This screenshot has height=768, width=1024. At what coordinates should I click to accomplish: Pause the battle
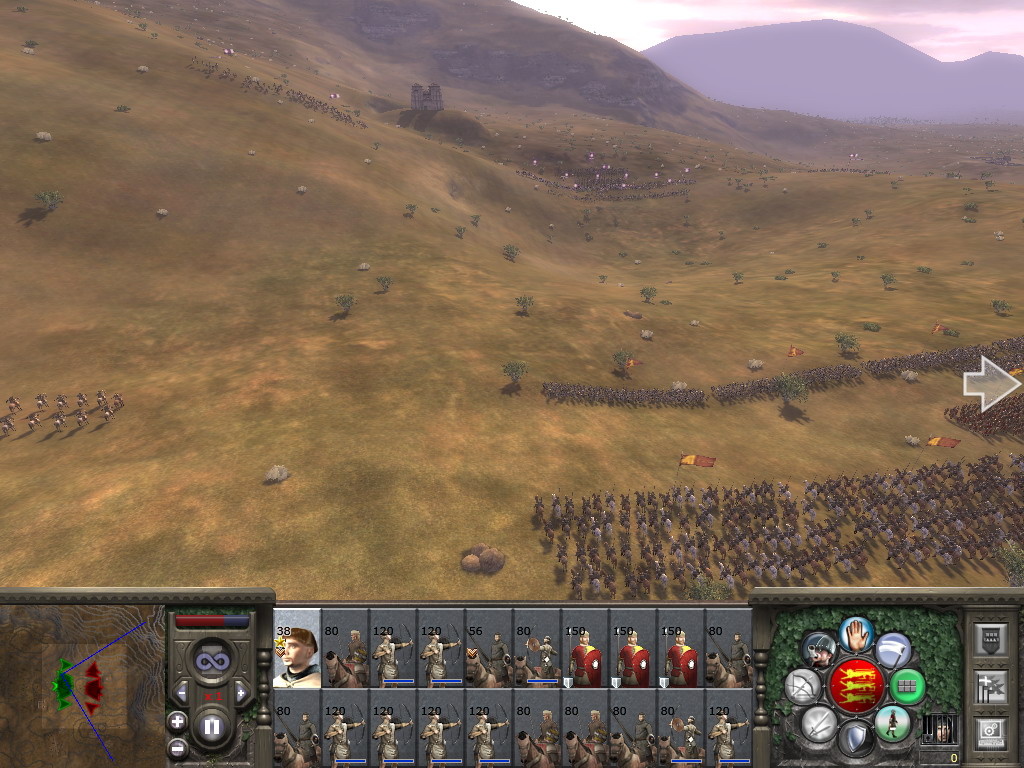(x=211, y=726)
